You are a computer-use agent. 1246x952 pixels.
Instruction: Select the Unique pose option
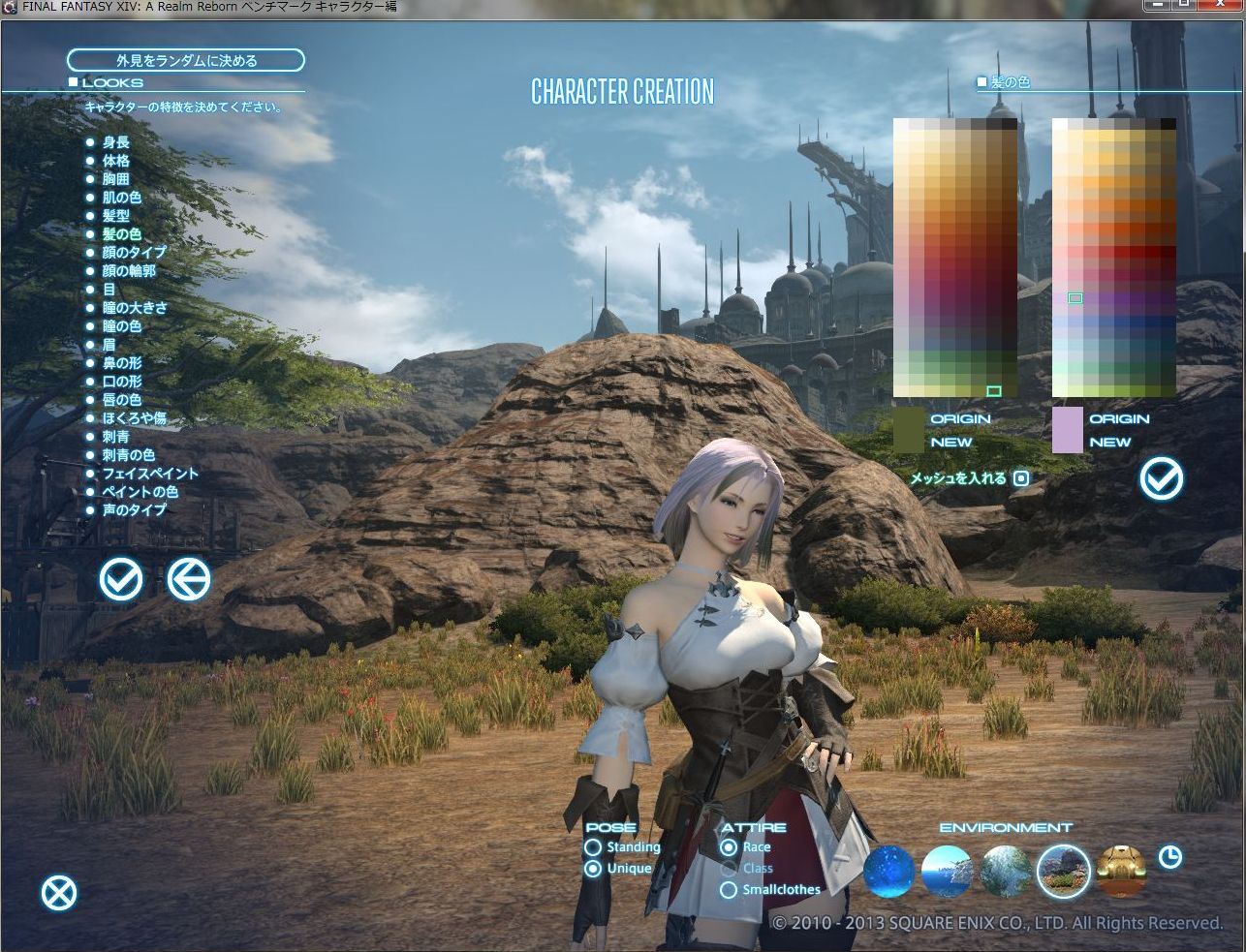pos(592,869)
